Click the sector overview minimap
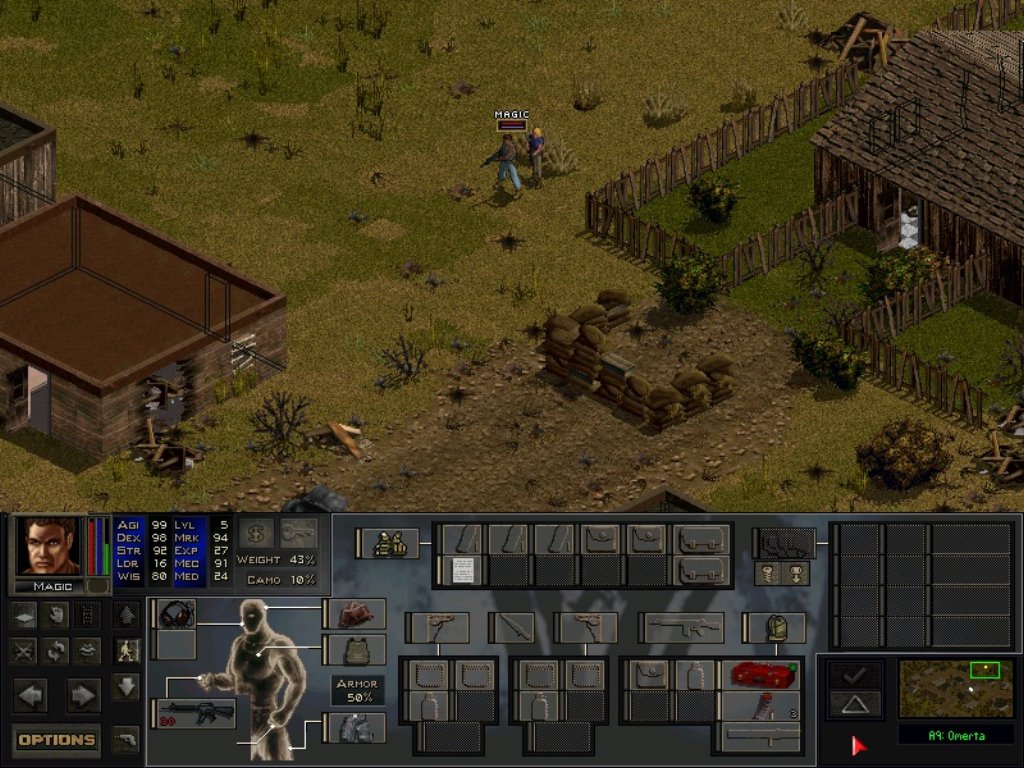Screen dimensions: 1024x768 point(955,687)
